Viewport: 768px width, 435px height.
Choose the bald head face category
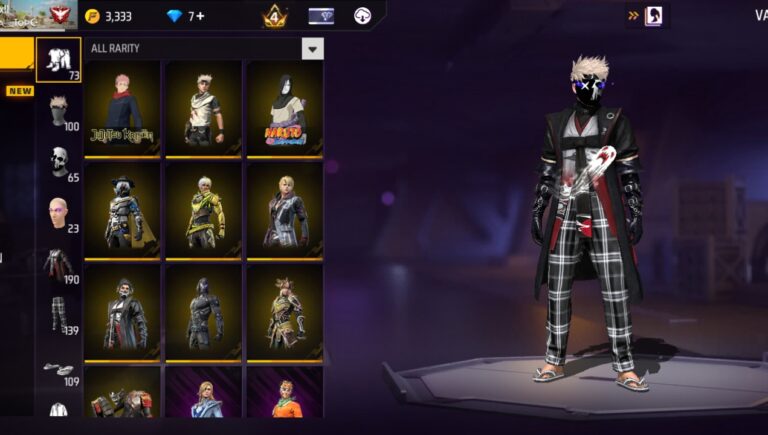click(59, 212)
